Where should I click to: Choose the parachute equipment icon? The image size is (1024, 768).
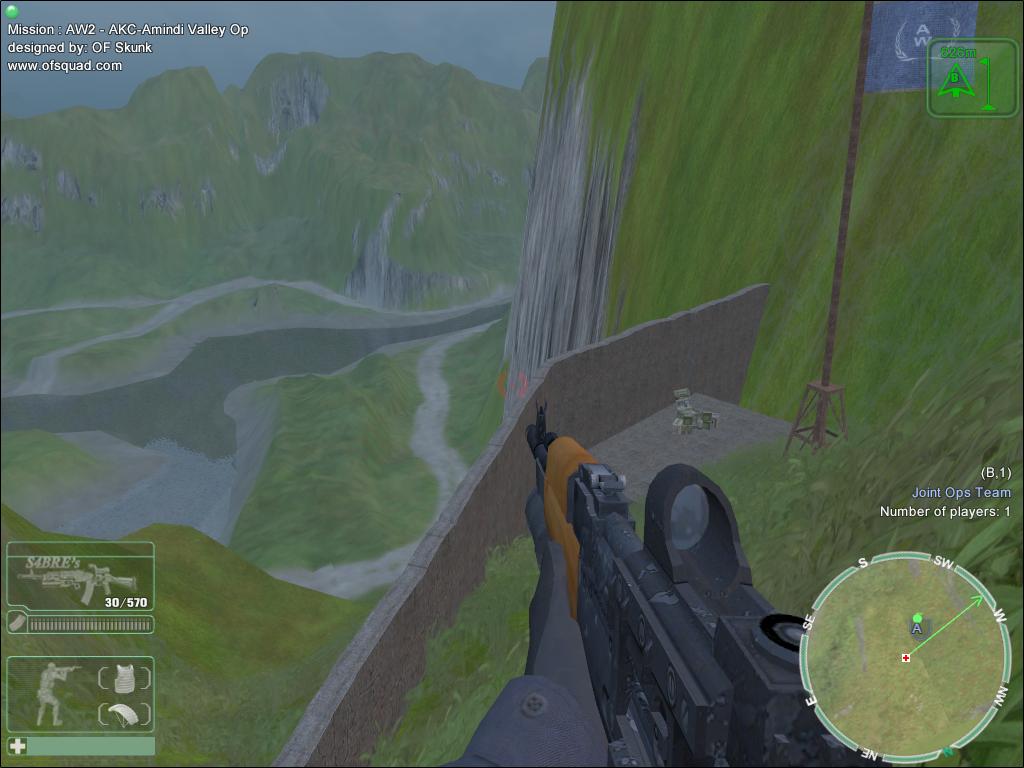click(x=124, y=714)
